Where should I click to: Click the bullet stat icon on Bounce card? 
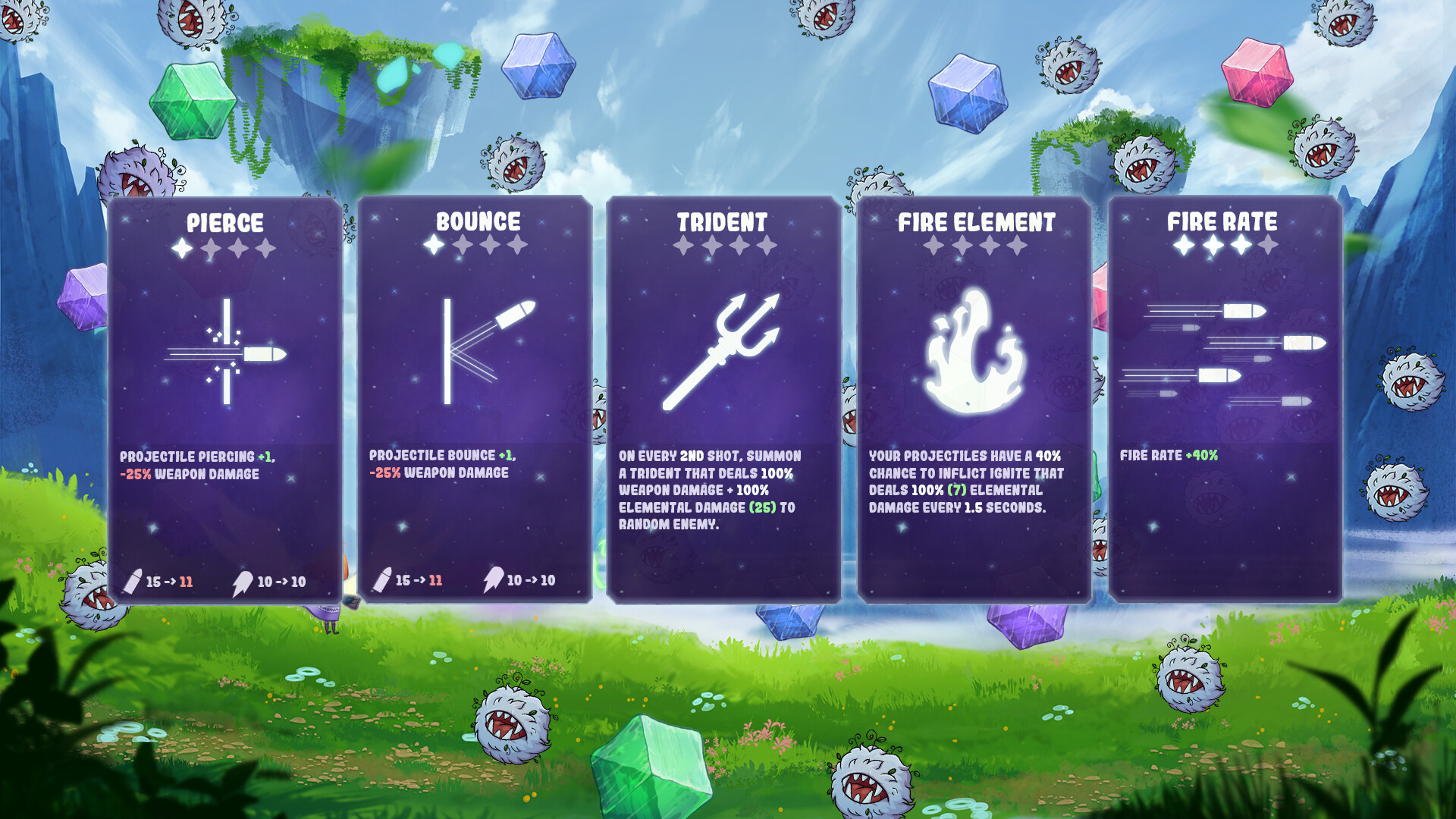[381, 580]
